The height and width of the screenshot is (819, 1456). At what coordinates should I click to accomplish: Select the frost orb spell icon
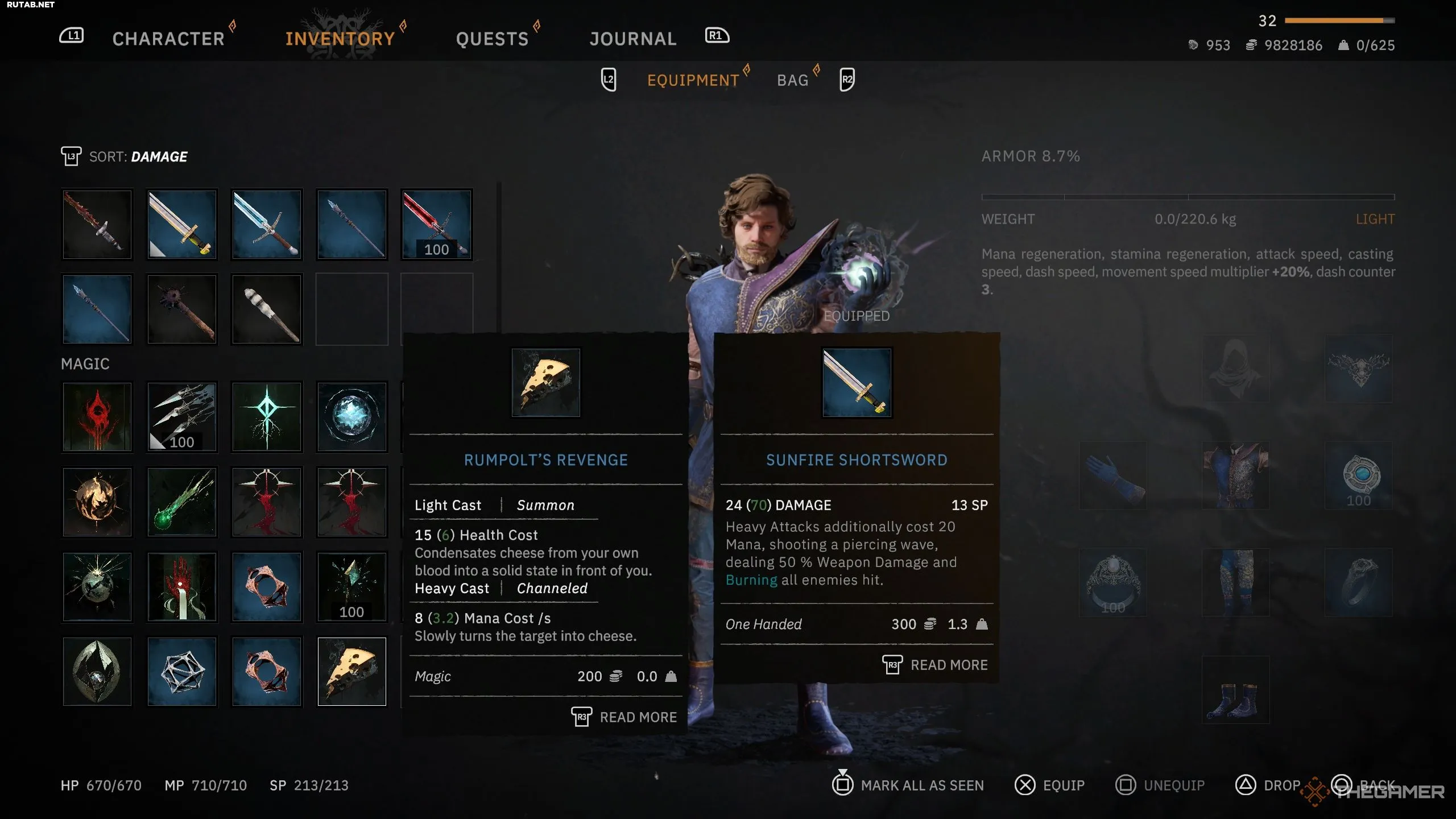(351, 417)
